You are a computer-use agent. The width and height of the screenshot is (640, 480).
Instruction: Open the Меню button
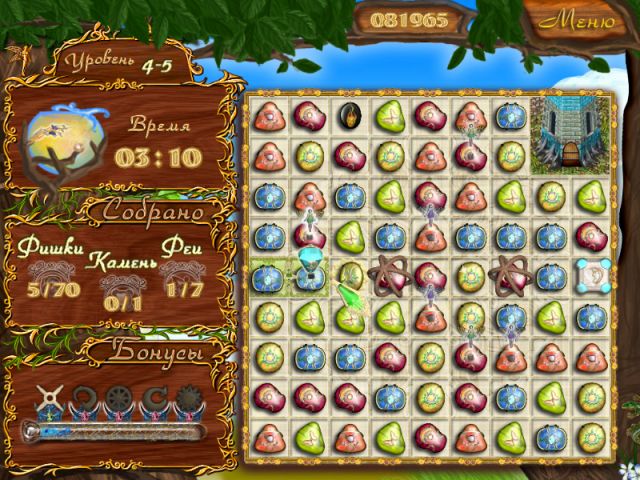[x=581, y=20]
